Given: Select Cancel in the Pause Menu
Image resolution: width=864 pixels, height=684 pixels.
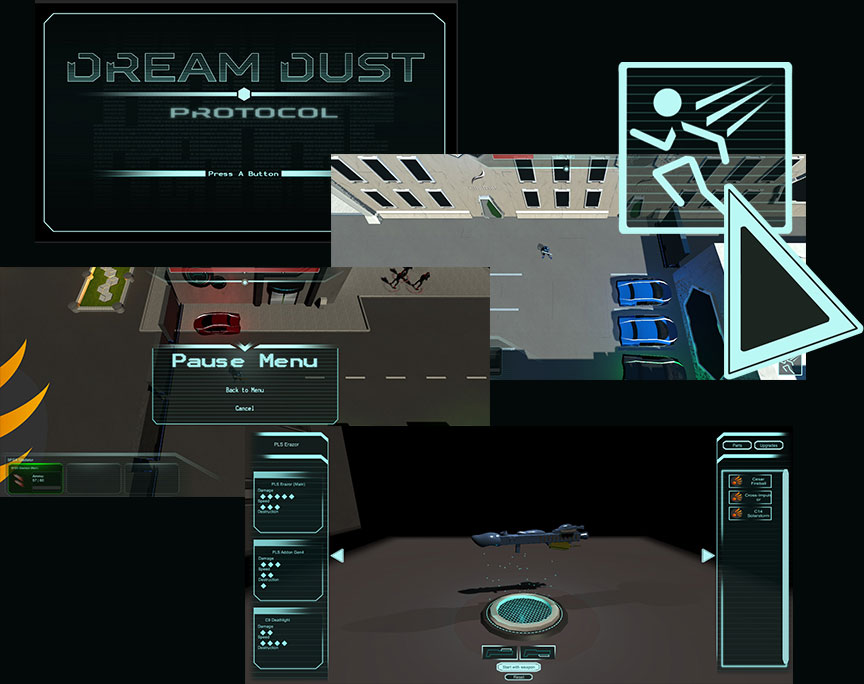Looking at the screenshot, I should click(x=244, y=408).
